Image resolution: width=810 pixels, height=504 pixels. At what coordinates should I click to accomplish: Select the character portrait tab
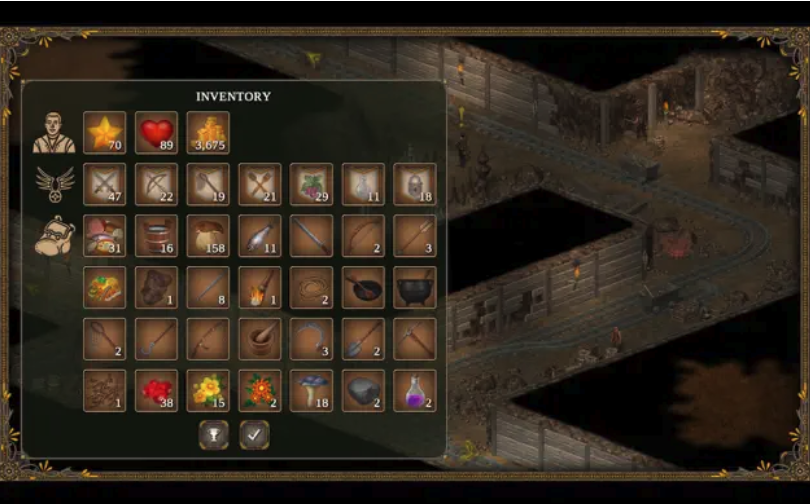pos(53,131)
